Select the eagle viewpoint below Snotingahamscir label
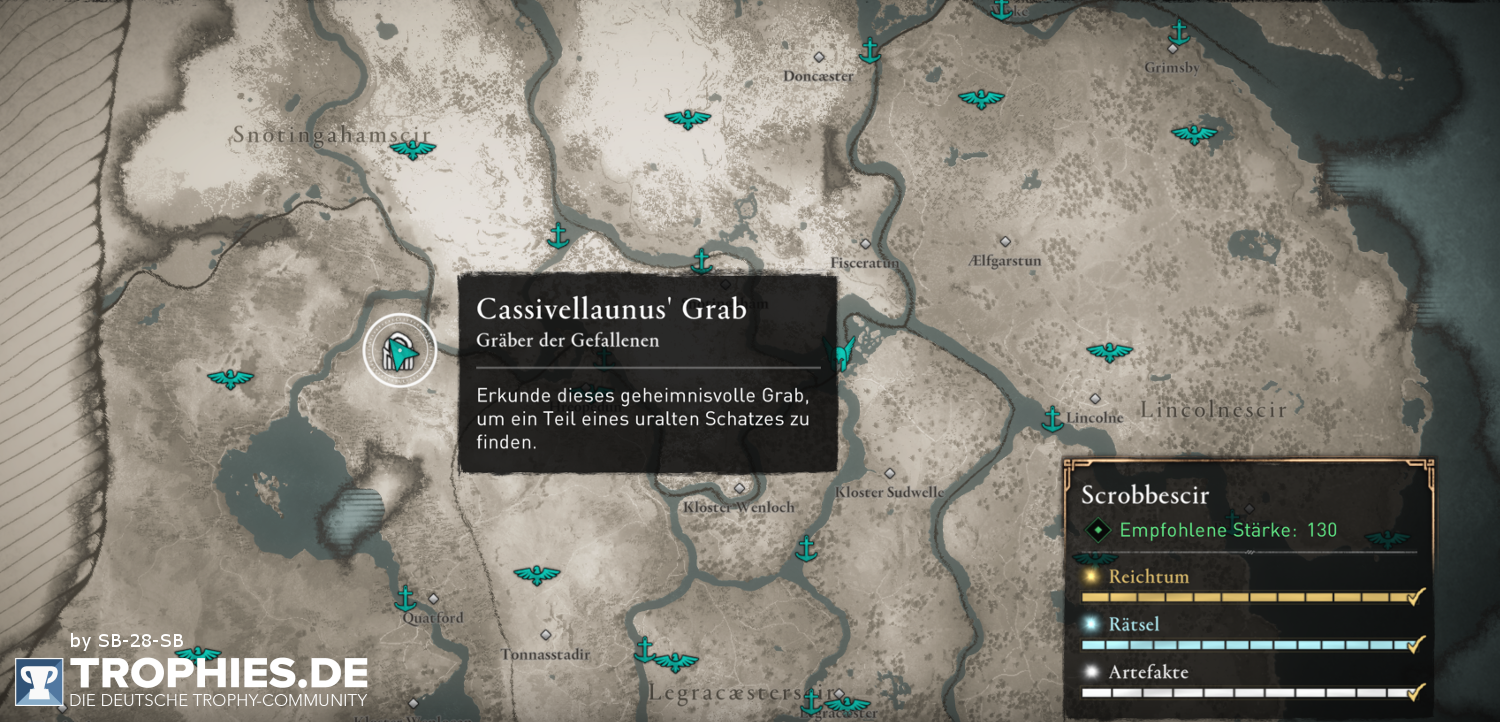 [412, 150]
